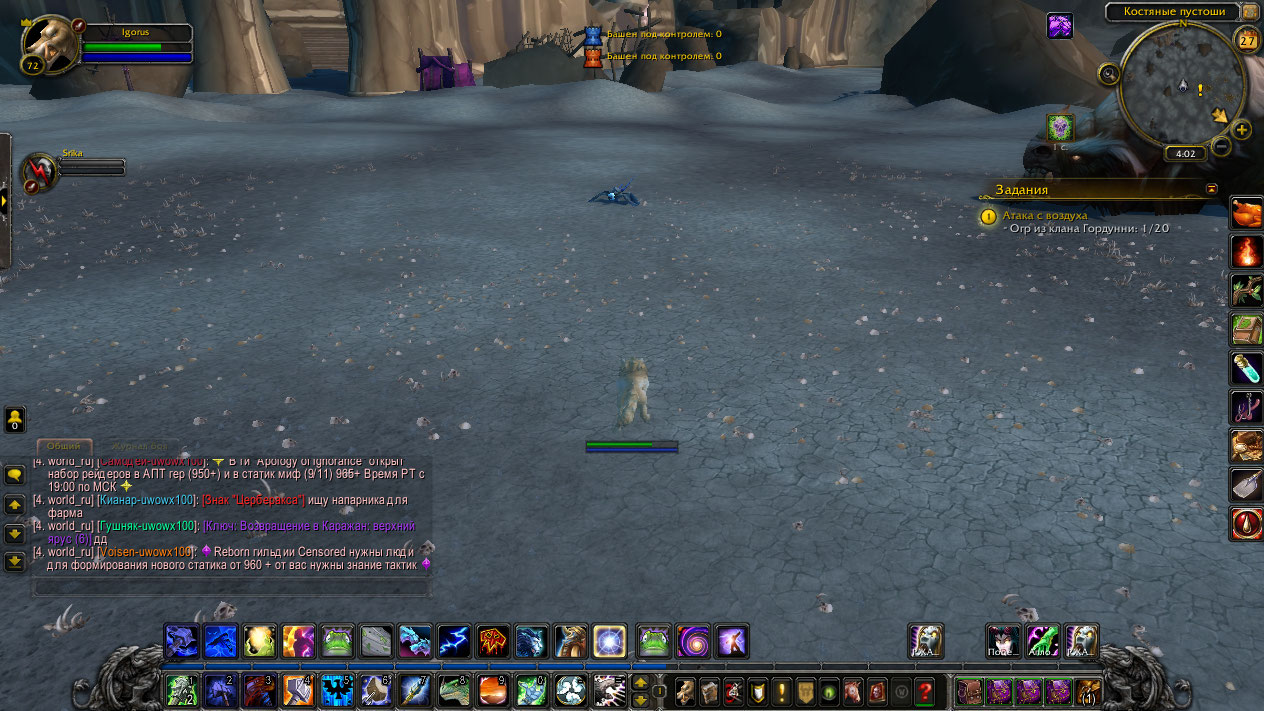This screenshot has width=1264, height=711.
Task: Activate the purple spiral vortex ability
Action: pyautogui.click(x=692, y=640)
